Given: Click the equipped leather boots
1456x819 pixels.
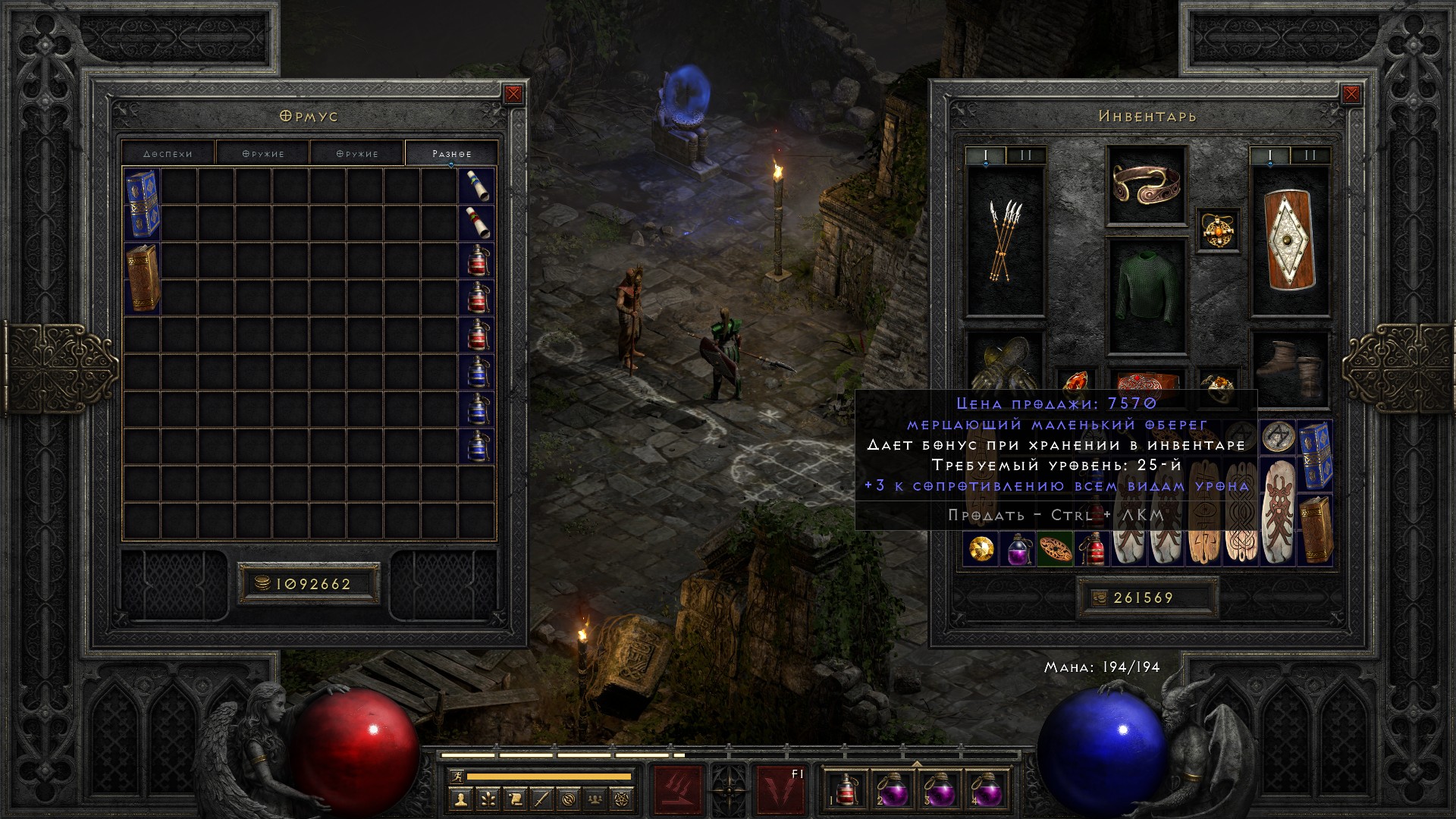Looking at the screenshot, I should pos(1289,368).
